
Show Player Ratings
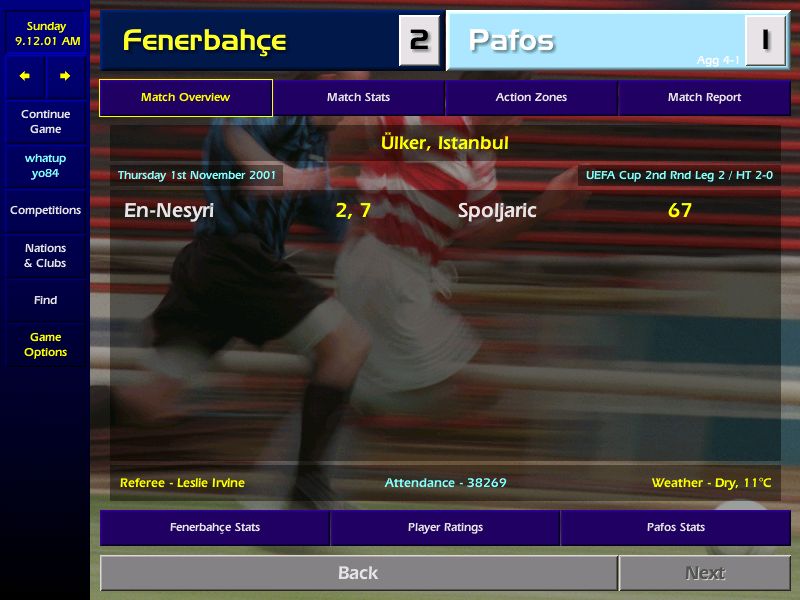[x=445, y=528]
